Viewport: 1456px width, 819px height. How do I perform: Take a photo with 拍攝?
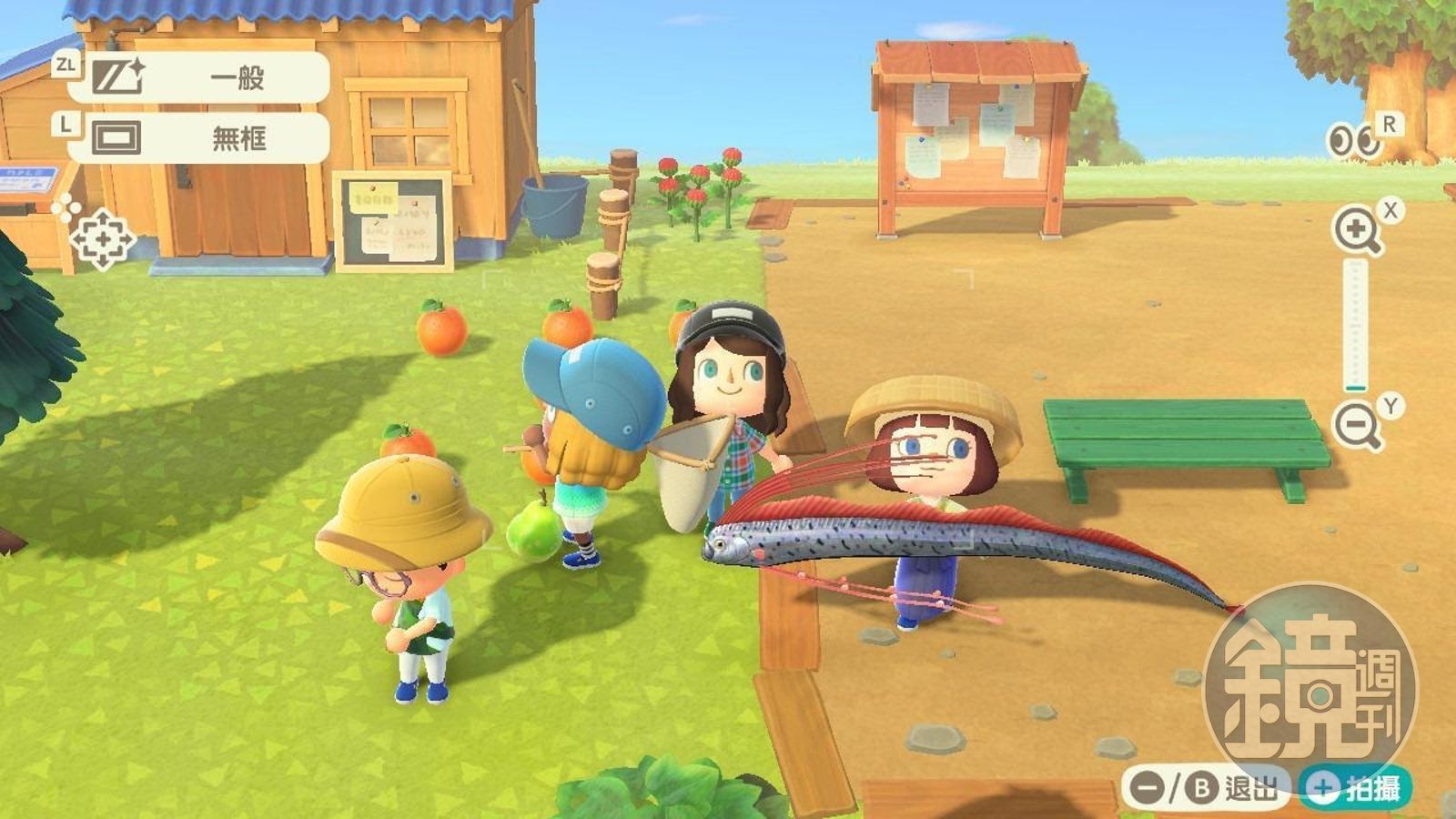[1356, 787]
